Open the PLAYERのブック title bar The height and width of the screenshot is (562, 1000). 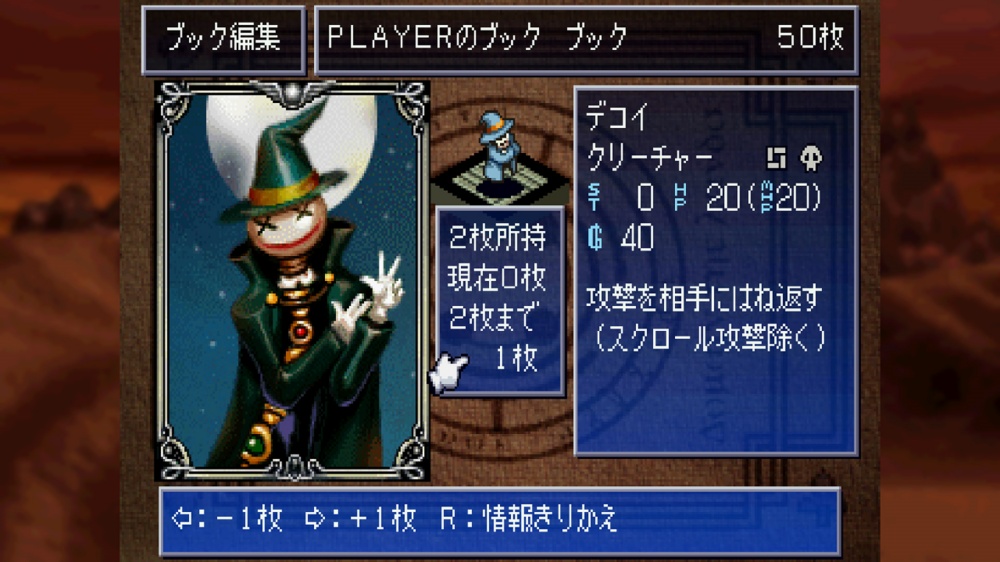(x=585, y=38)
